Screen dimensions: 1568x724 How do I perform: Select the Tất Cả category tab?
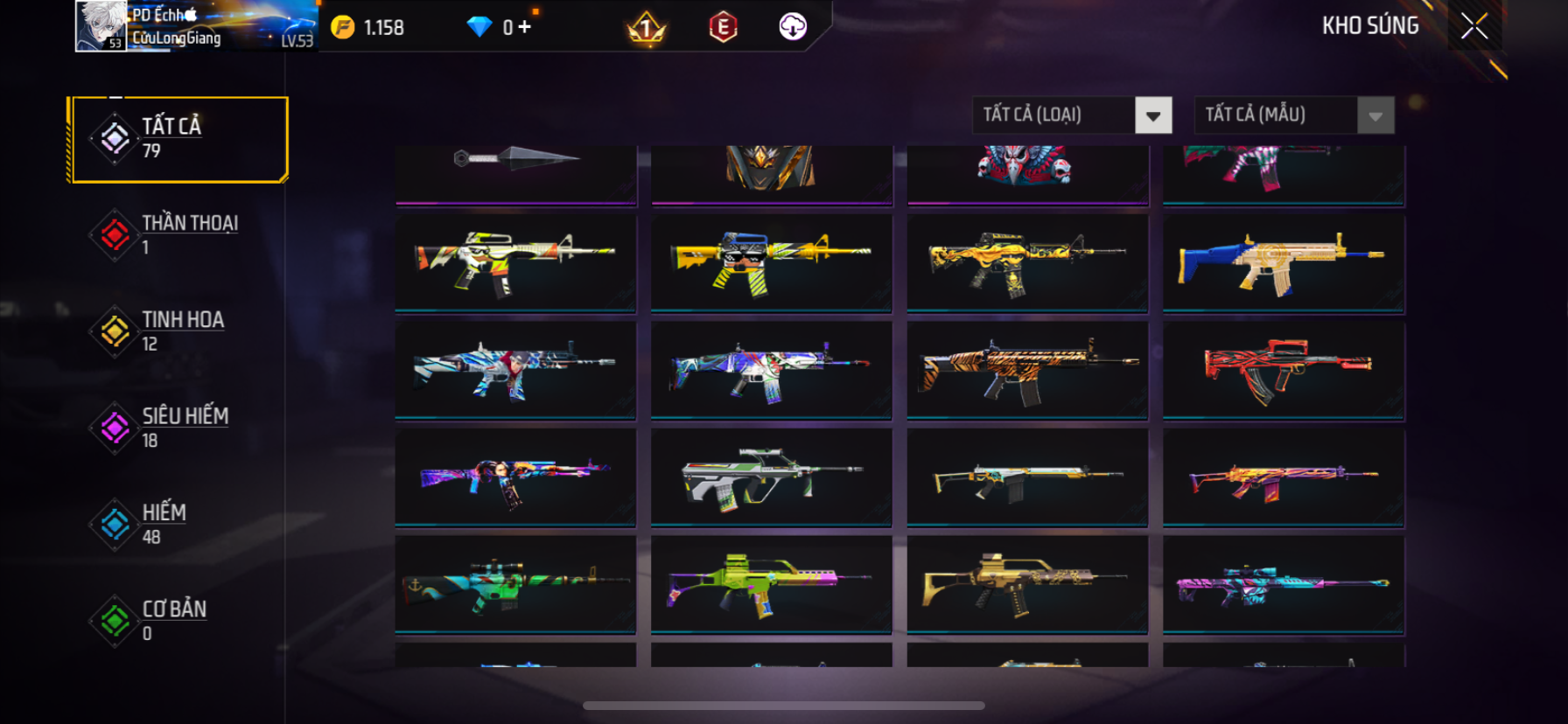(x=178, y=139)
